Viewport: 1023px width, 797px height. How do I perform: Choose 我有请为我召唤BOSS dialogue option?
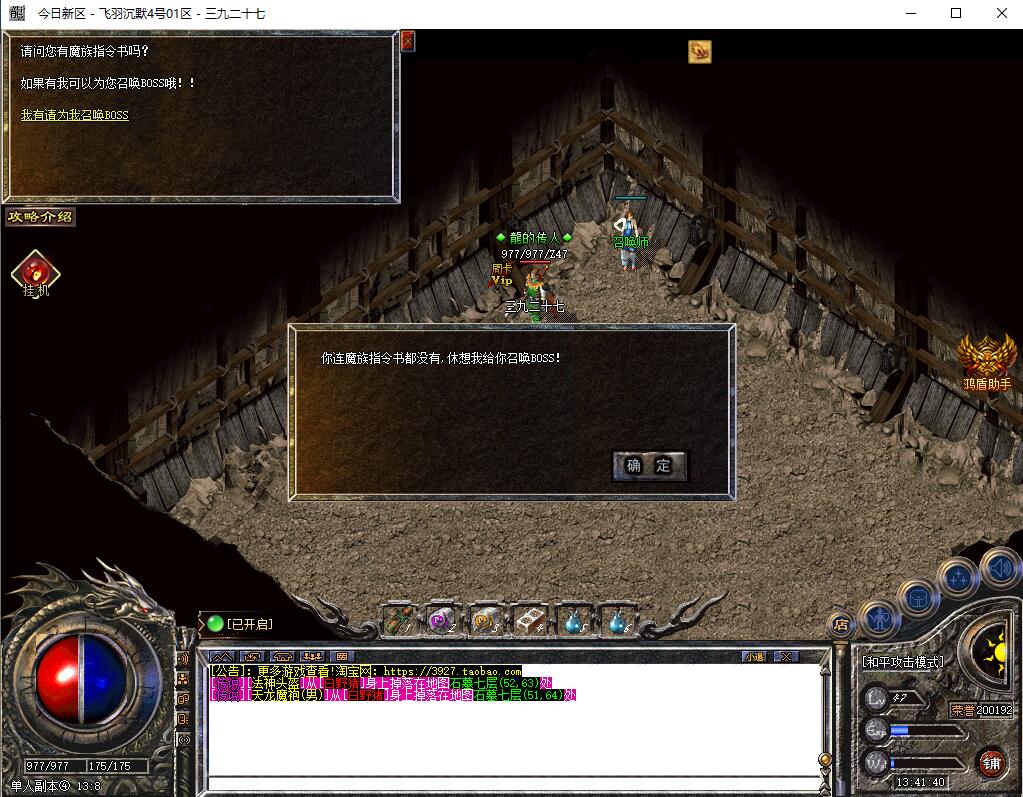tap(75, 115)
